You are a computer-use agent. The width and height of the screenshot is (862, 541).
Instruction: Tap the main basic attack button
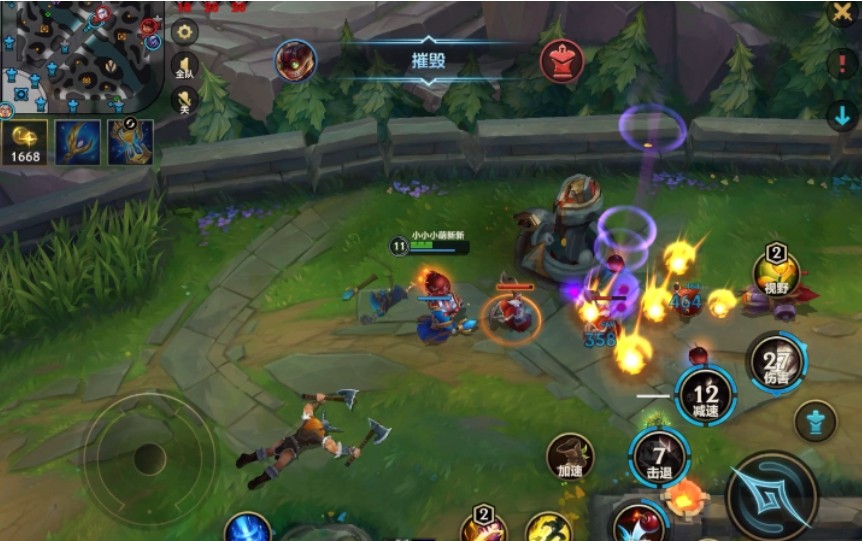click(x=771, y=496)
